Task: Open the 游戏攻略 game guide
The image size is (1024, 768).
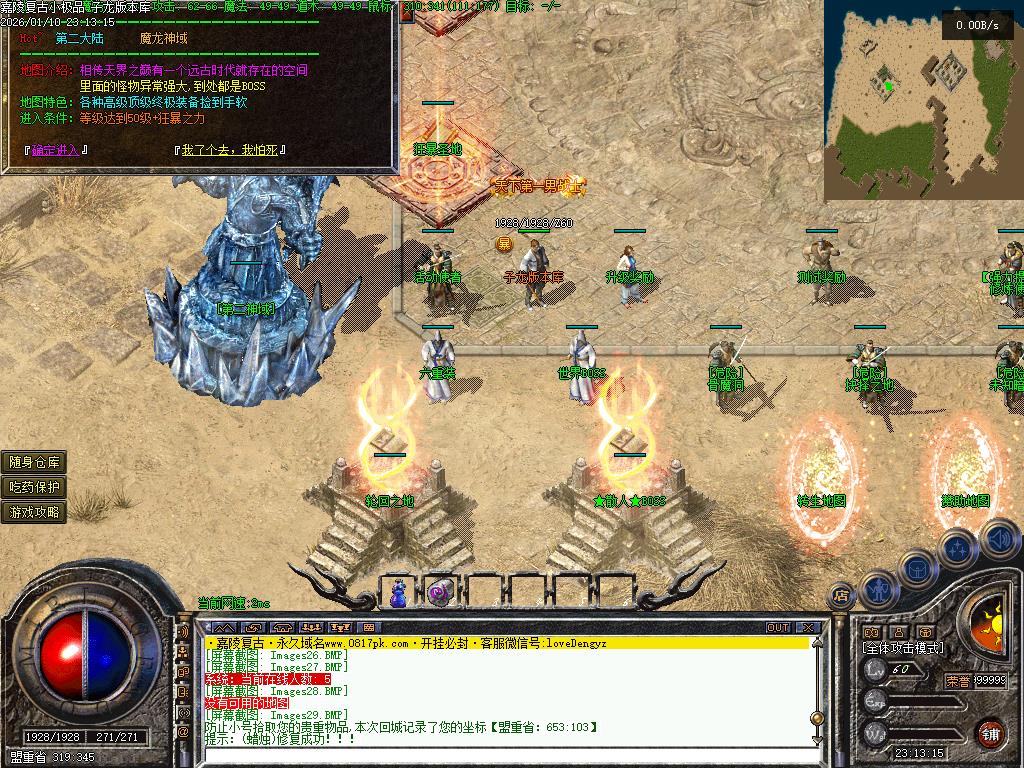Action: 35,512
